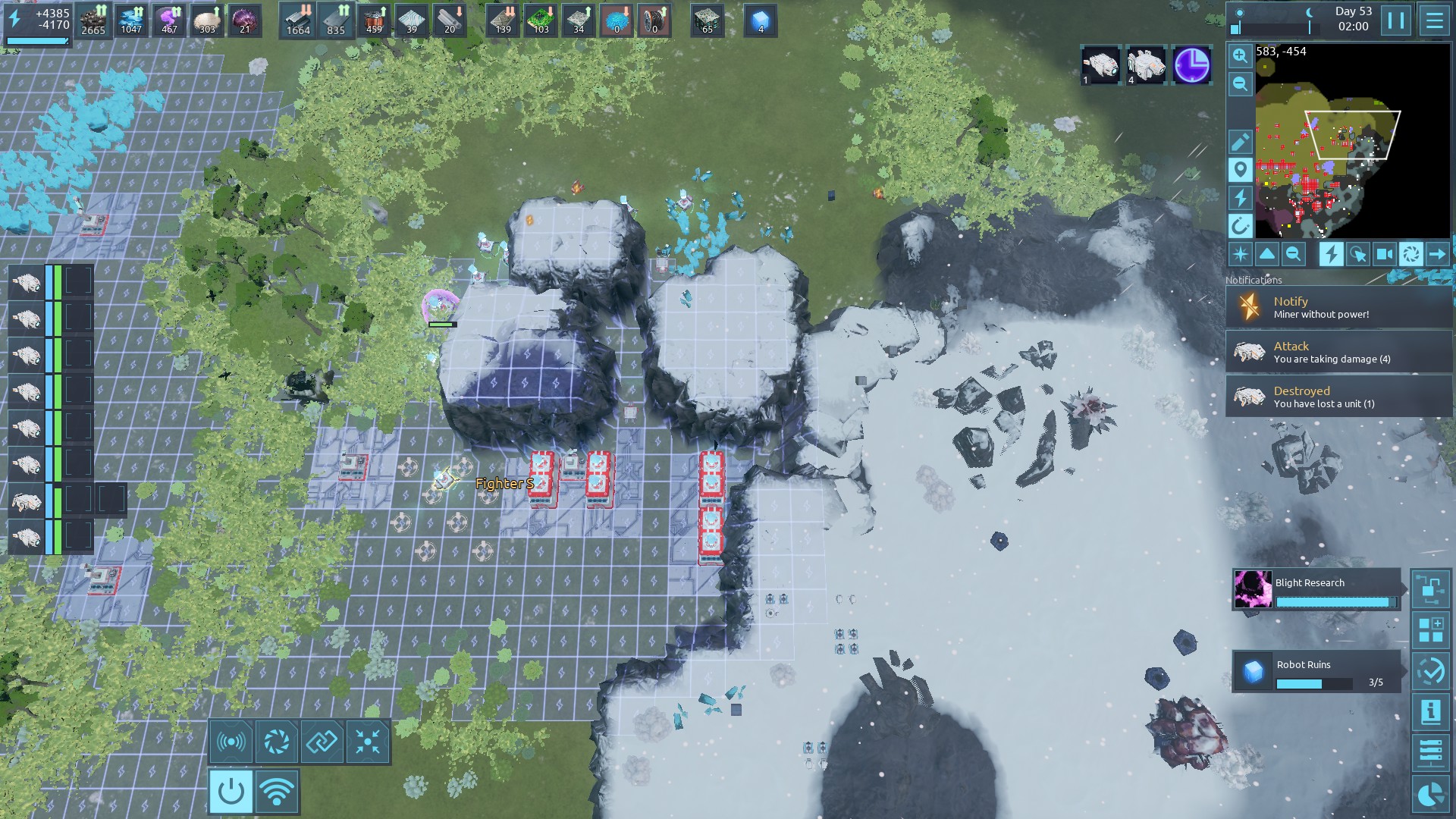The width and height of the screenshot is (1456, 819).
Task: Click the minimap zoom-in magnifier
Action: 1240,55
